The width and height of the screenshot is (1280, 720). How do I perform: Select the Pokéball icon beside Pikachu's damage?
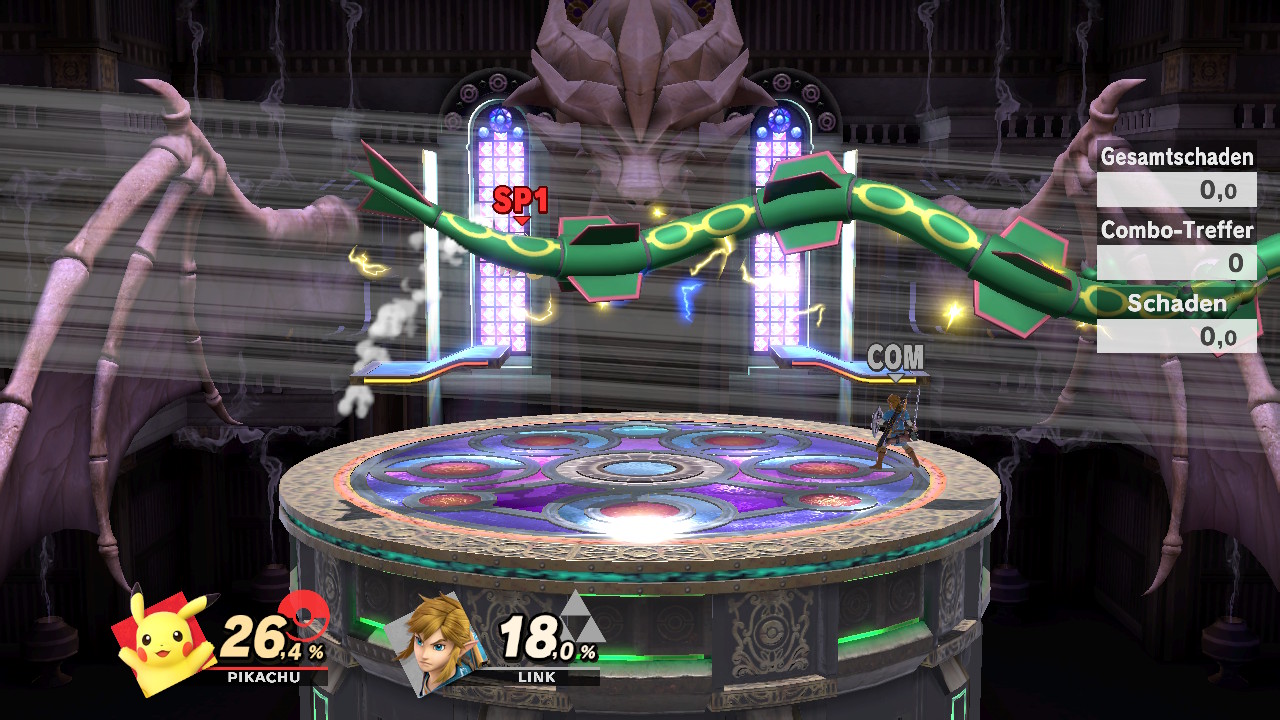[x=305, y=615]
